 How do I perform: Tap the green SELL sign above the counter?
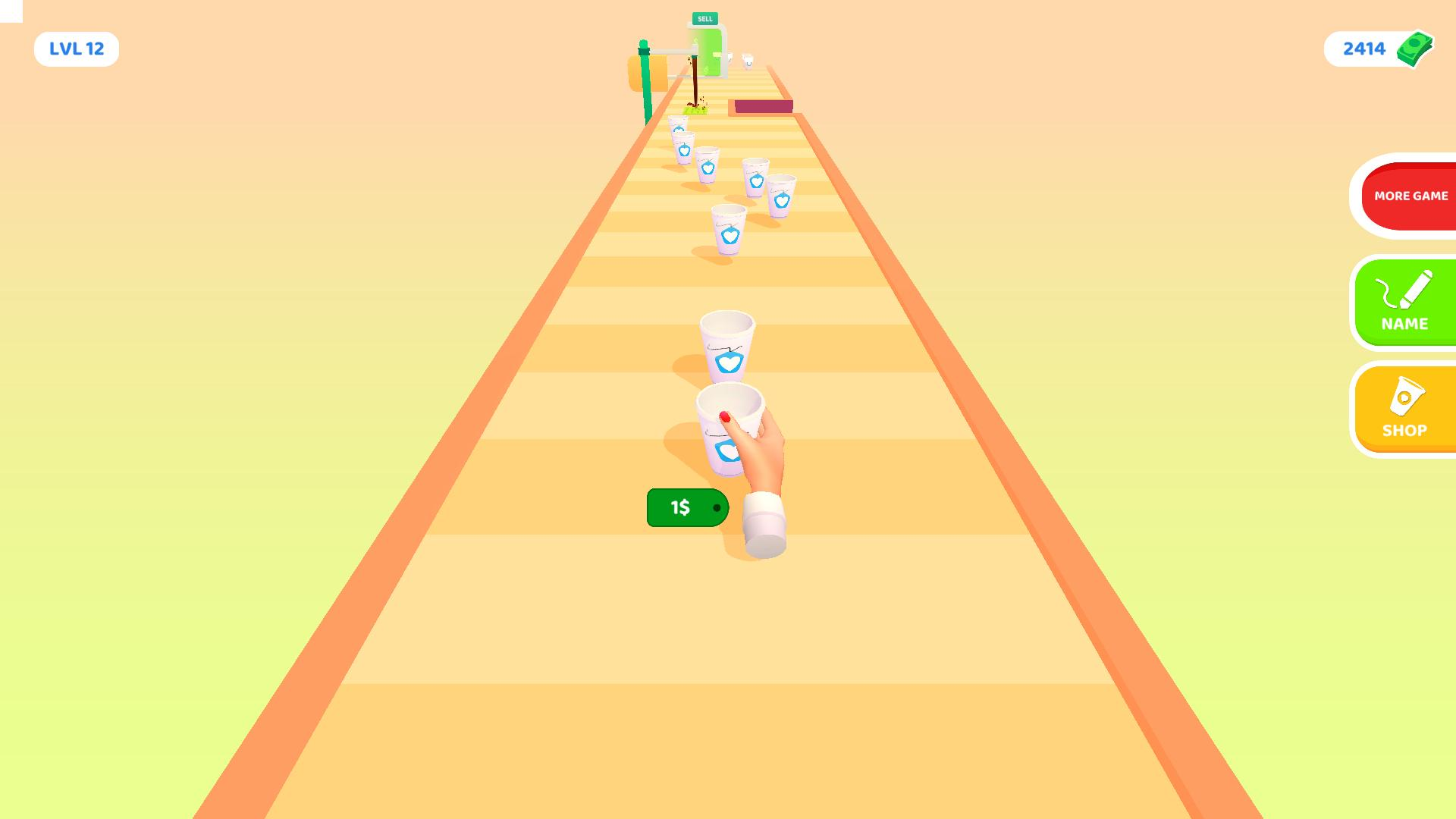click(706, 19)
